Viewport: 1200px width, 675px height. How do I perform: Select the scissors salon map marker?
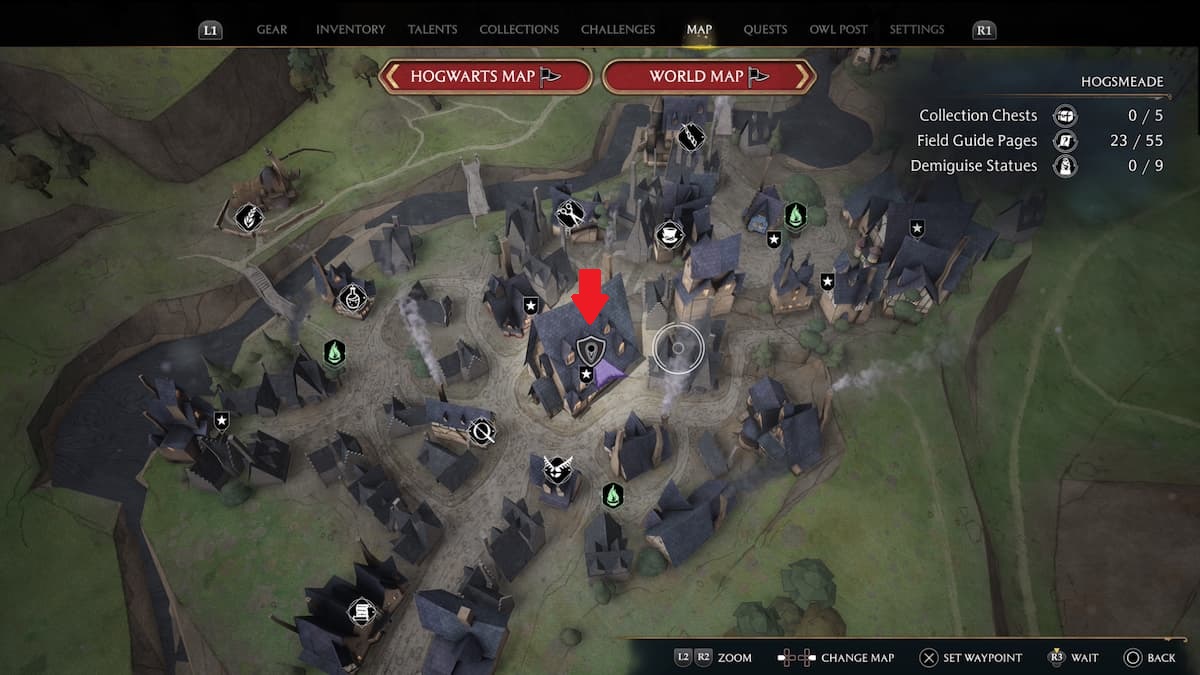[x=570, y=213]
